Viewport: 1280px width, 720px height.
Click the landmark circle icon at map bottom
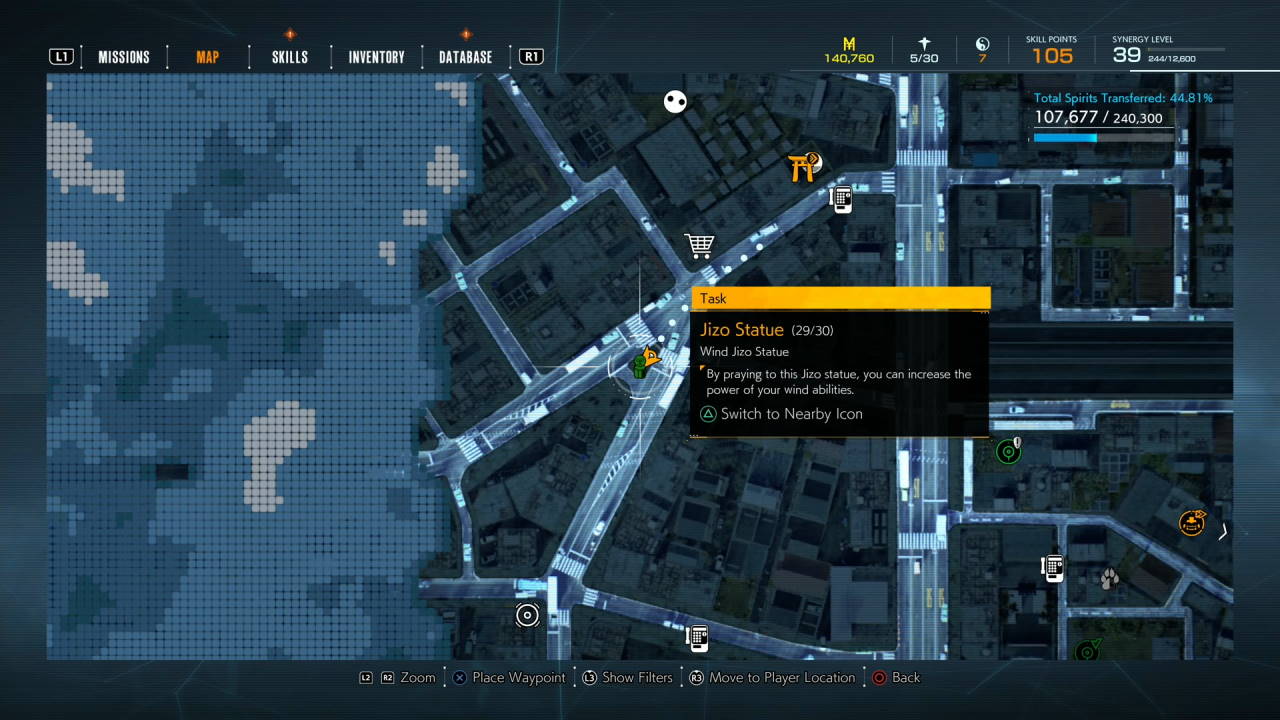tap(527, 615)
